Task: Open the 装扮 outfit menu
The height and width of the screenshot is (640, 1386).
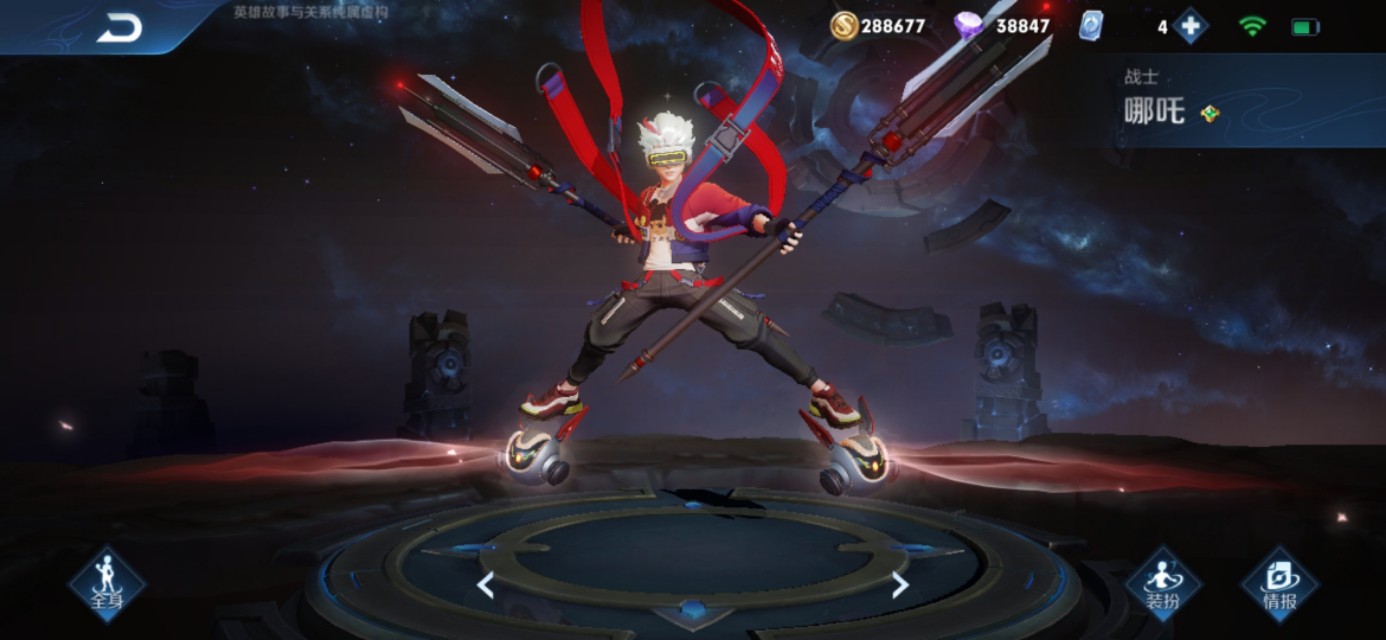Action: pyautogui.click(x=1163, y=584)
